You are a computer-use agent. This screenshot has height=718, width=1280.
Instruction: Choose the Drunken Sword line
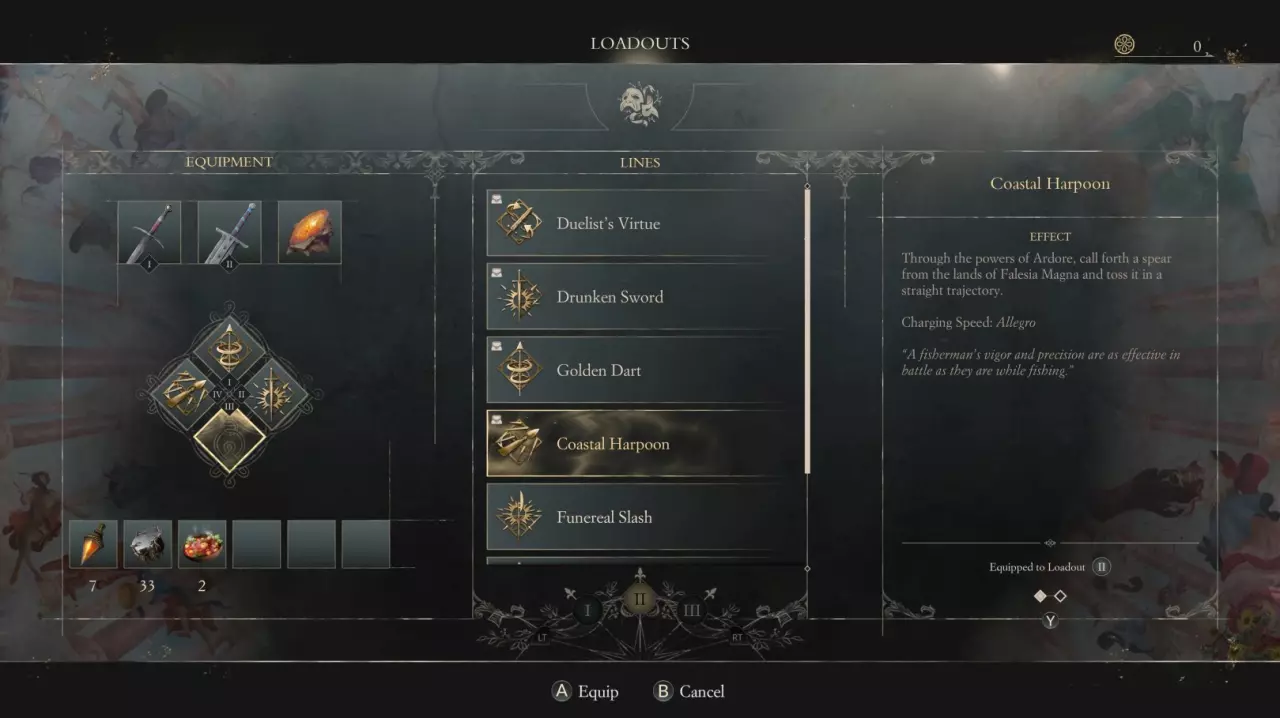tap(645, 297)
